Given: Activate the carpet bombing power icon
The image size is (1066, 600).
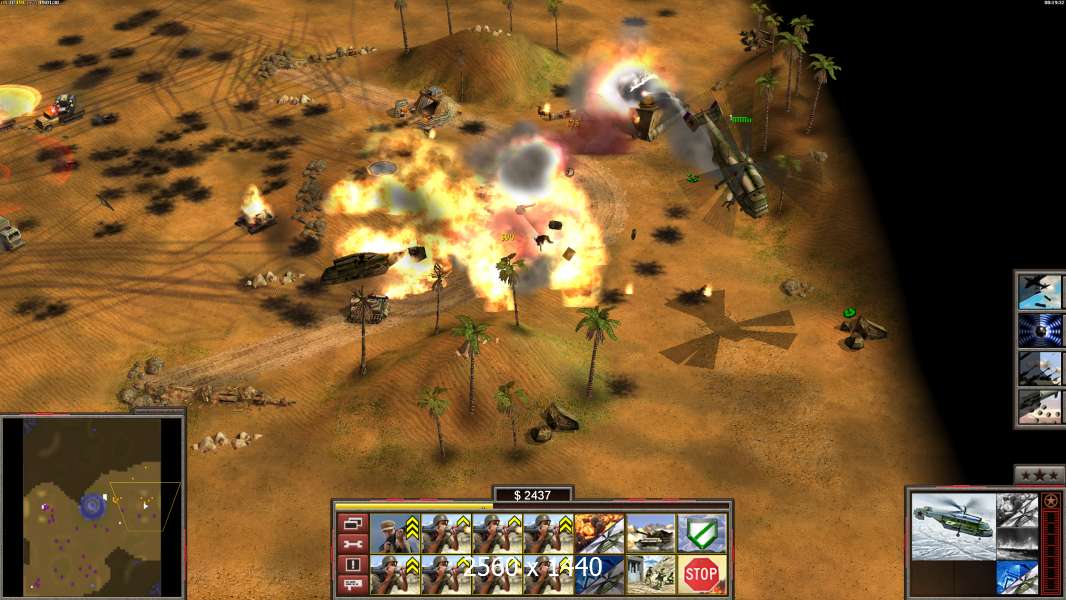Looking at the screenshot, I should click(x=1039, y=367).
